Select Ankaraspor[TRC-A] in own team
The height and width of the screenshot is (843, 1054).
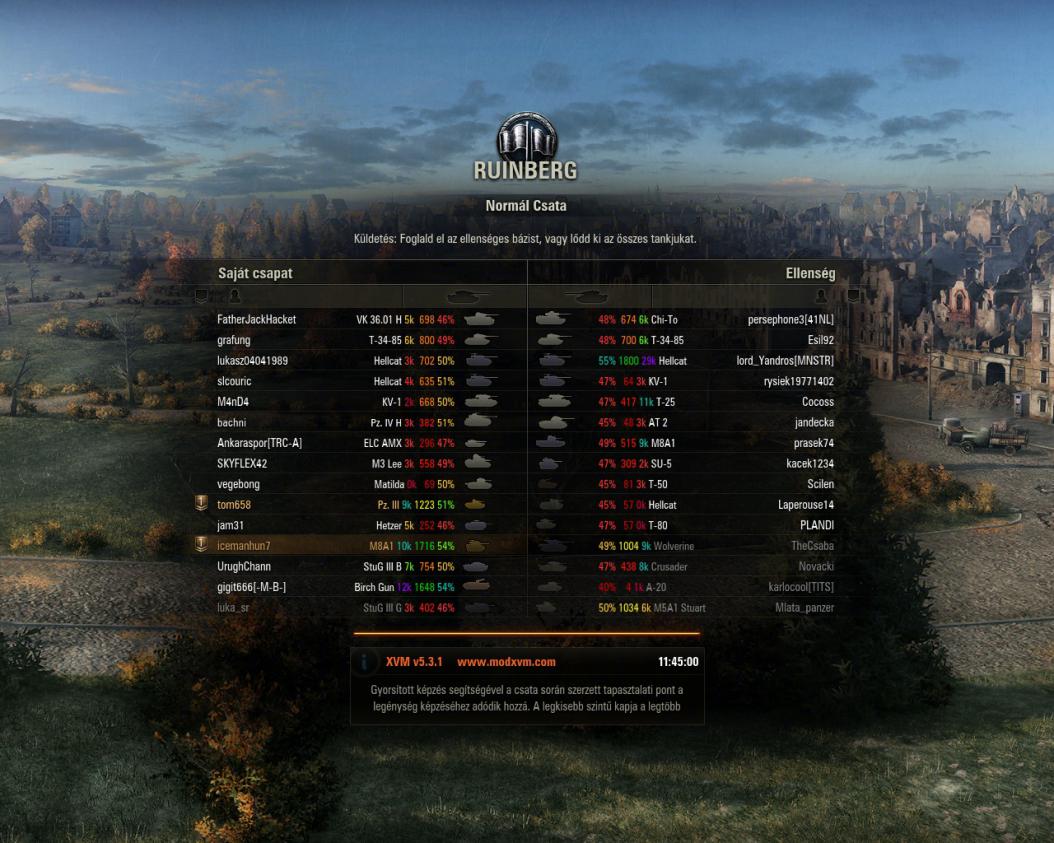click(x=259, y=443)
